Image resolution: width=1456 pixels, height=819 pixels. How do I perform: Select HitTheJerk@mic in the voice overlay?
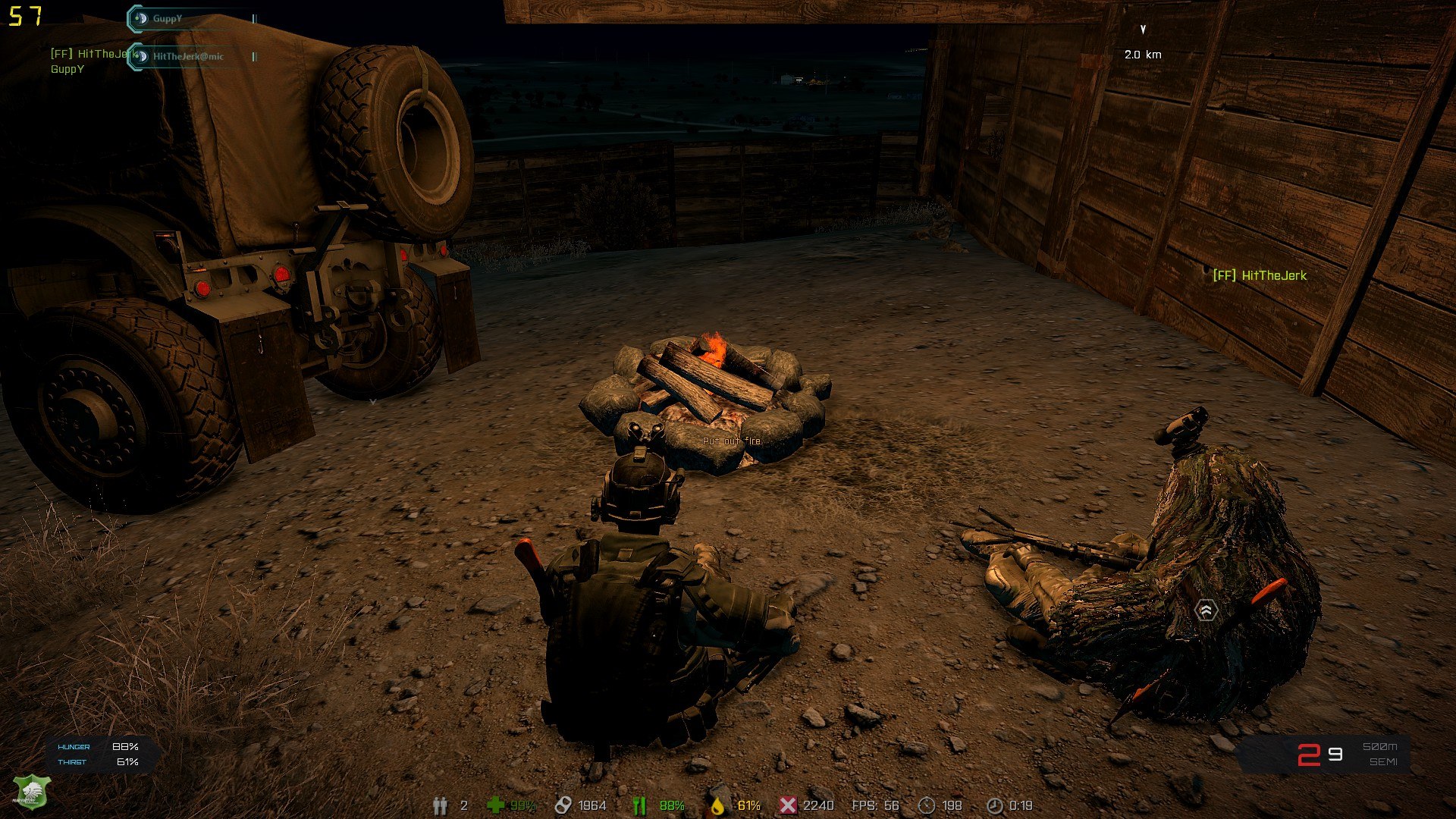[x=187, y=56]
